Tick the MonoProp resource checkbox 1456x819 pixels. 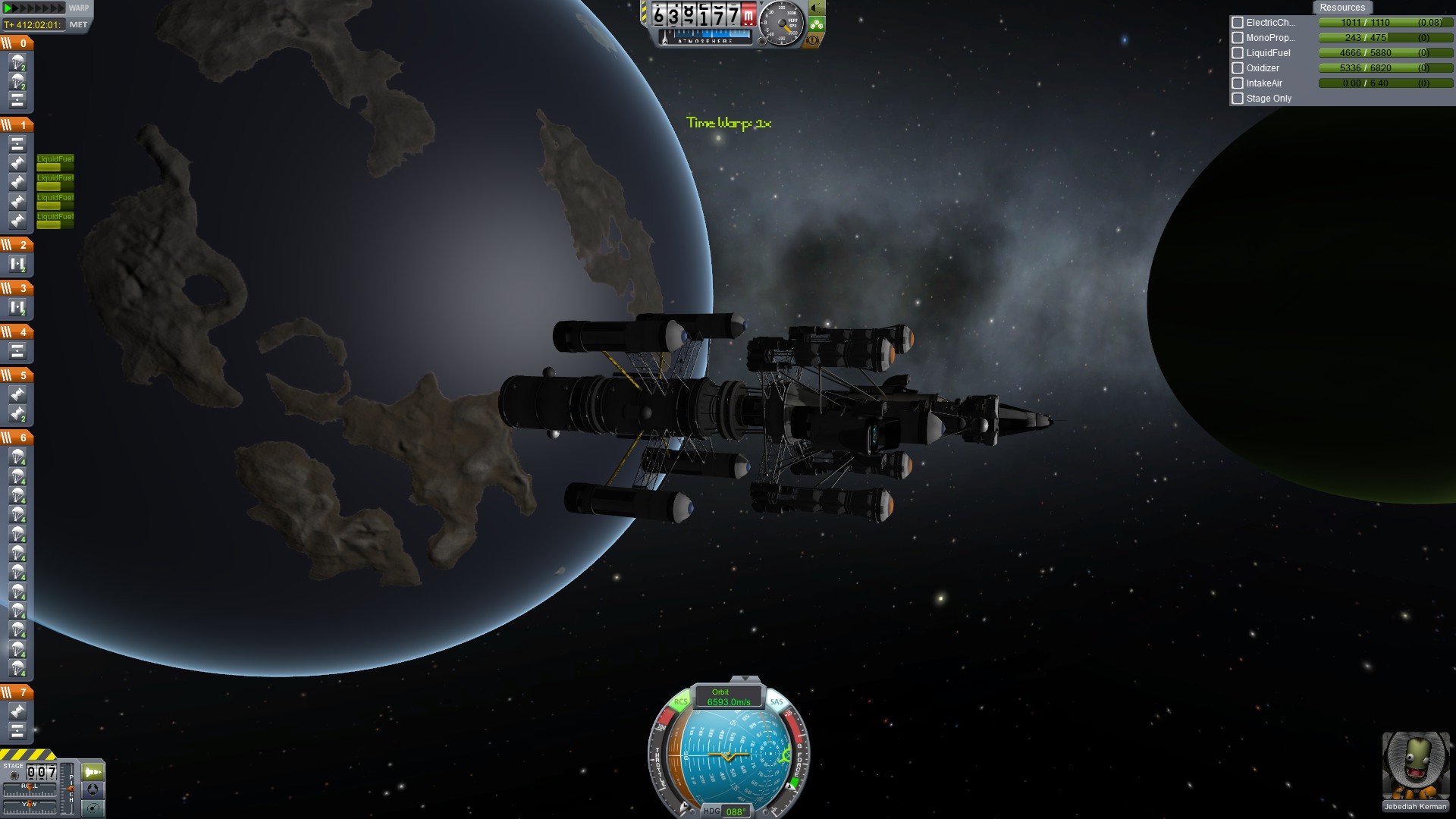(1238, 38)
